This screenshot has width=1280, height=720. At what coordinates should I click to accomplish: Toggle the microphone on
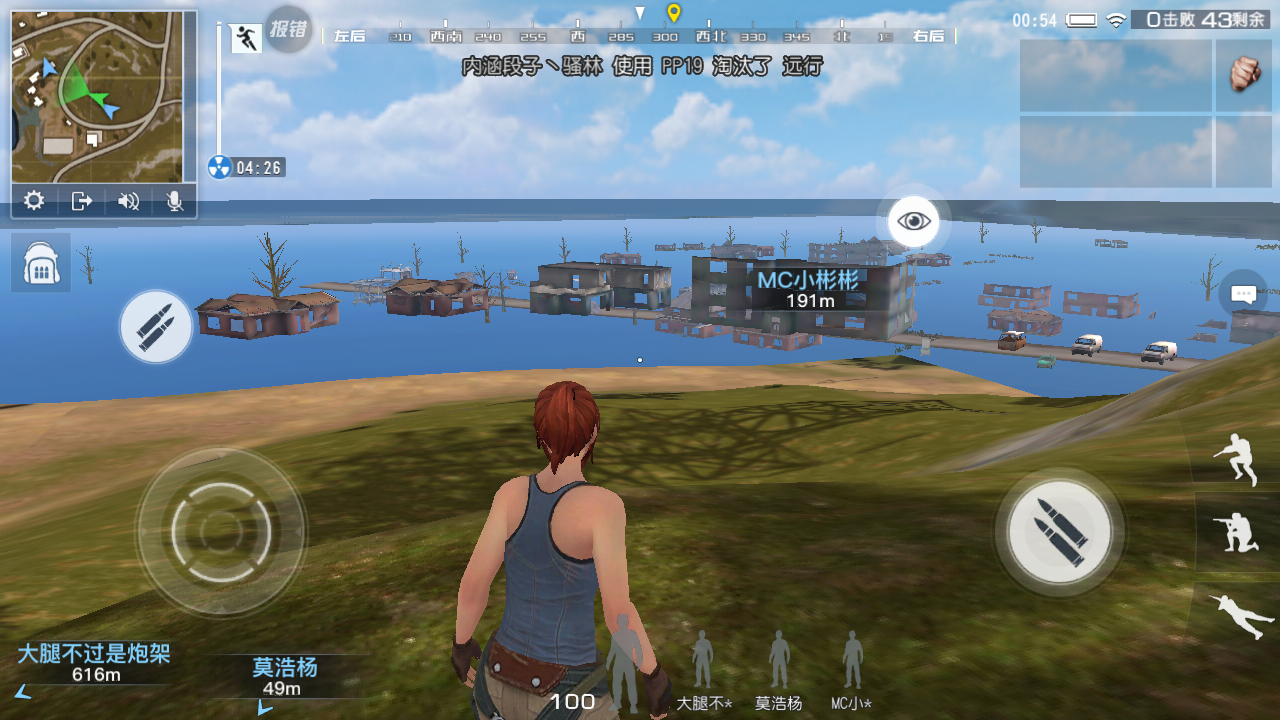(x=172, y=201)
